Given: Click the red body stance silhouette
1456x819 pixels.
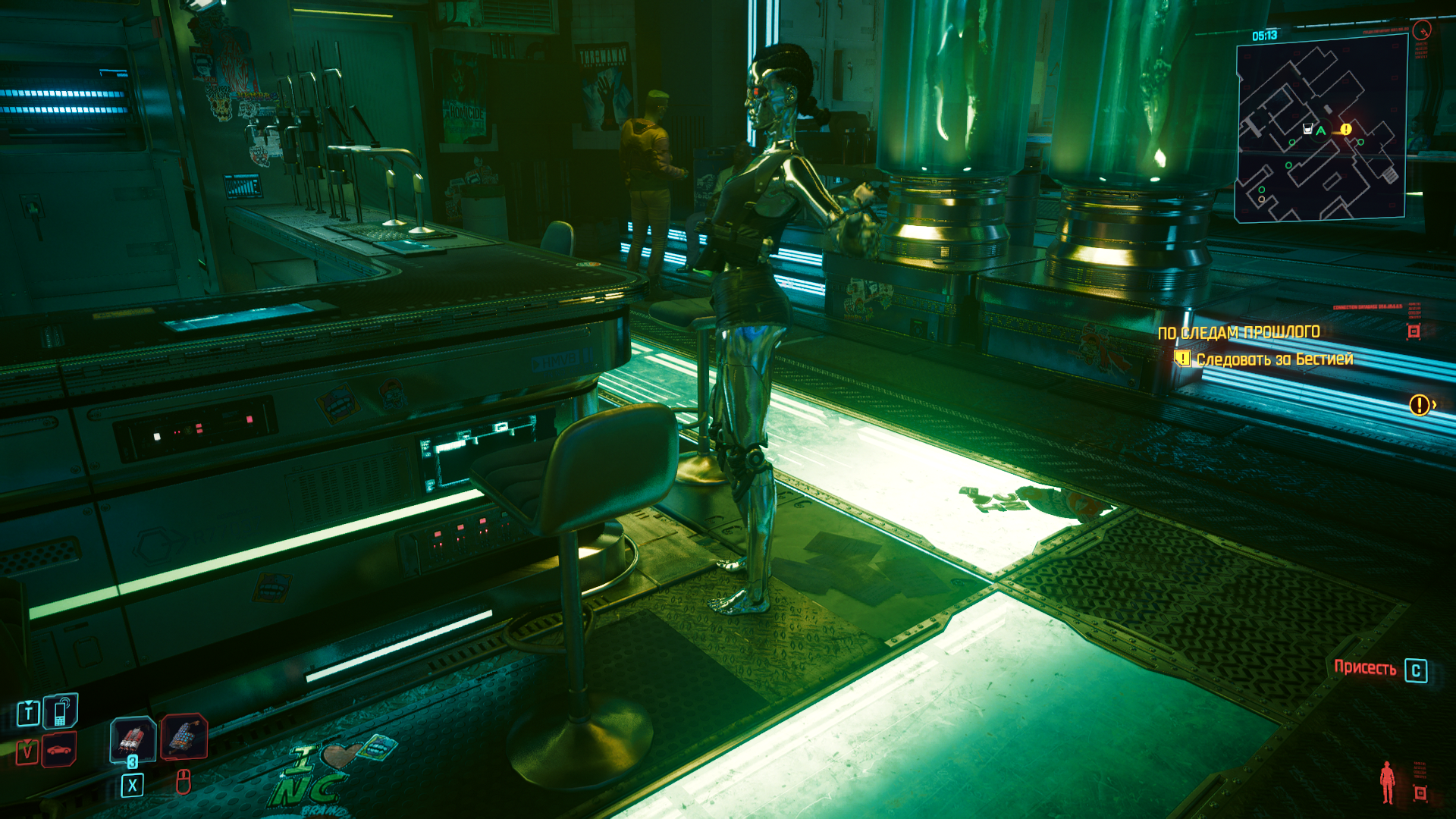Looking at the screenshot, I should pos(1388,782).
